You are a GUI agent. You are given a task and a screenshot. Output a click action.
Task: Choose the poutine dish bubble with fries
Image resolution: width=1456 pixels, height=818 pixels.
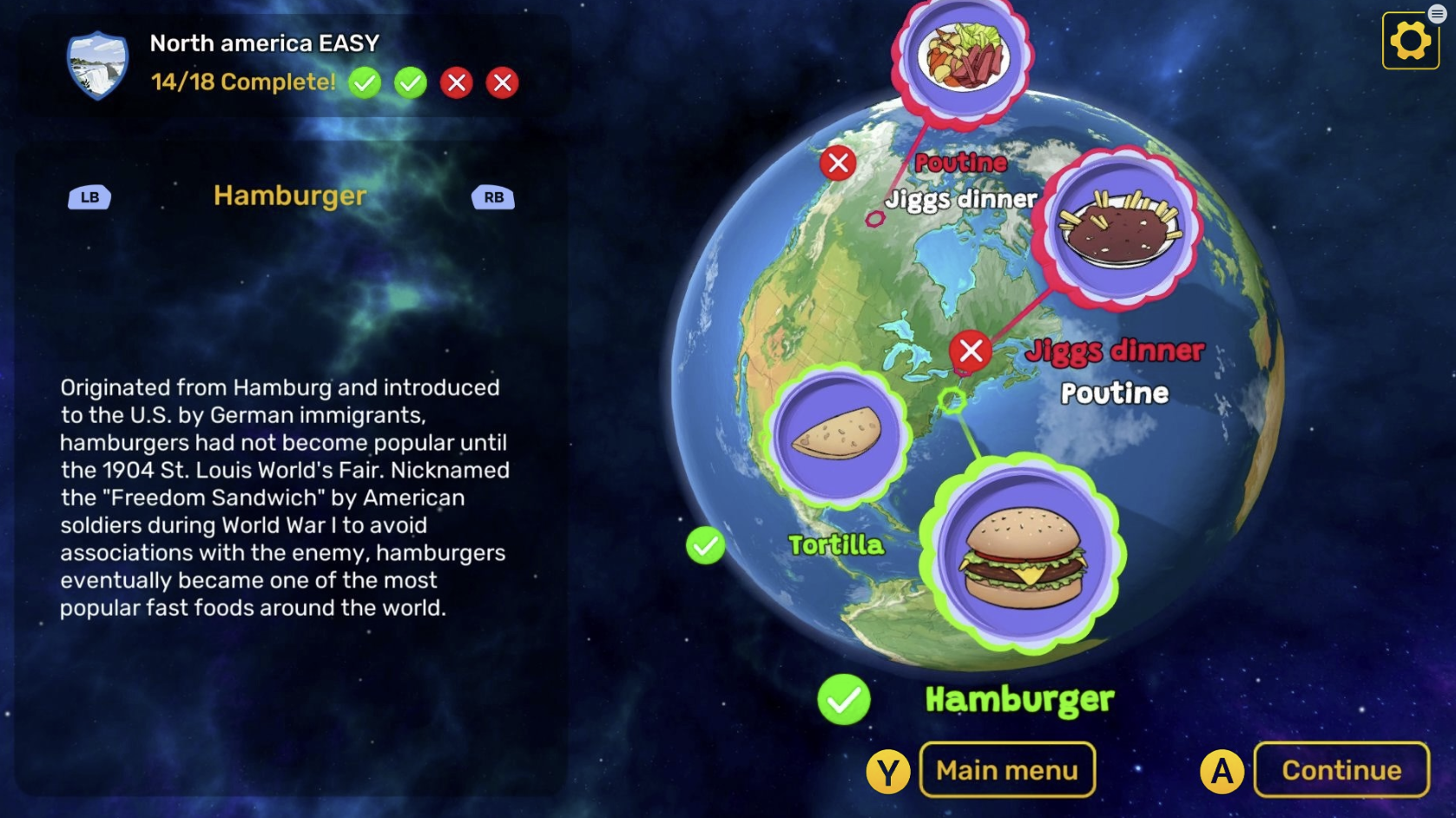(1120, 228)
